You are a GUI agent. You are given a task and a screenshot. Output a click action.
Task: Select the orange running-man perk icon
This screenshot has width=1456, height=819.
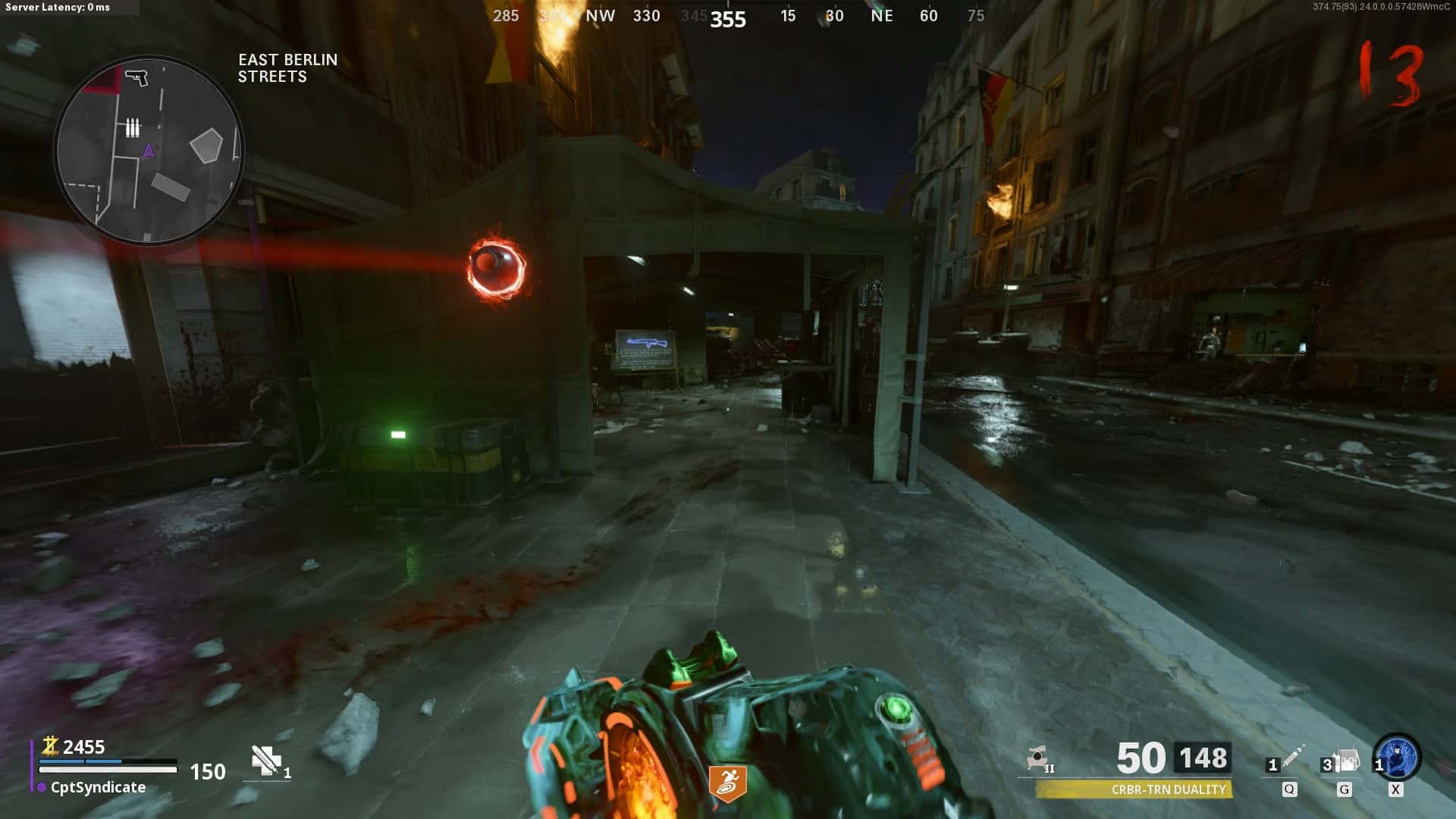[x=727, y=783]
